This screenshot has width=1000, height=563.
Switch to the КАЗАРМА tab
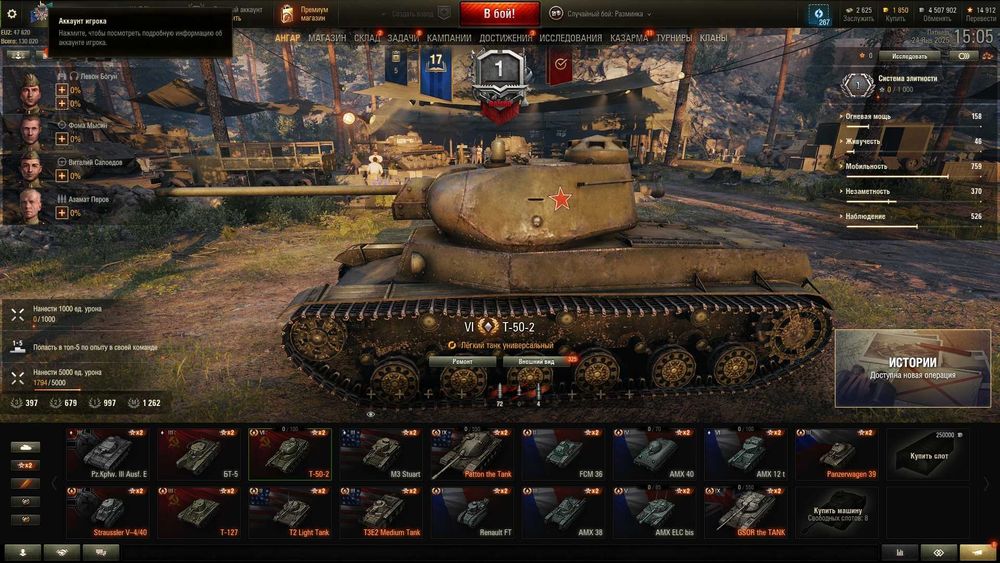click(629, 38)
